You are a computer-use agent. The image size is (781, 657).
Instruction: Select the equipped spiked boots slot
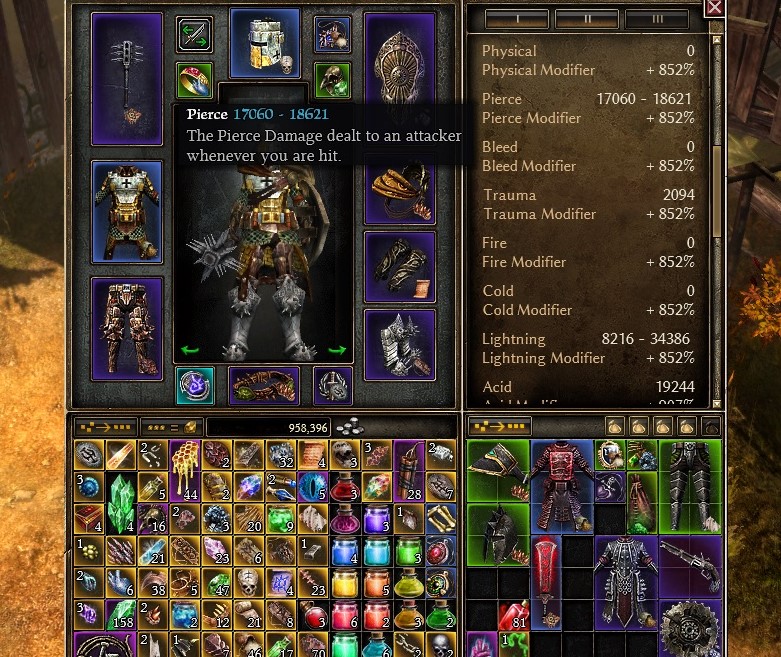[x=400, y=345]
